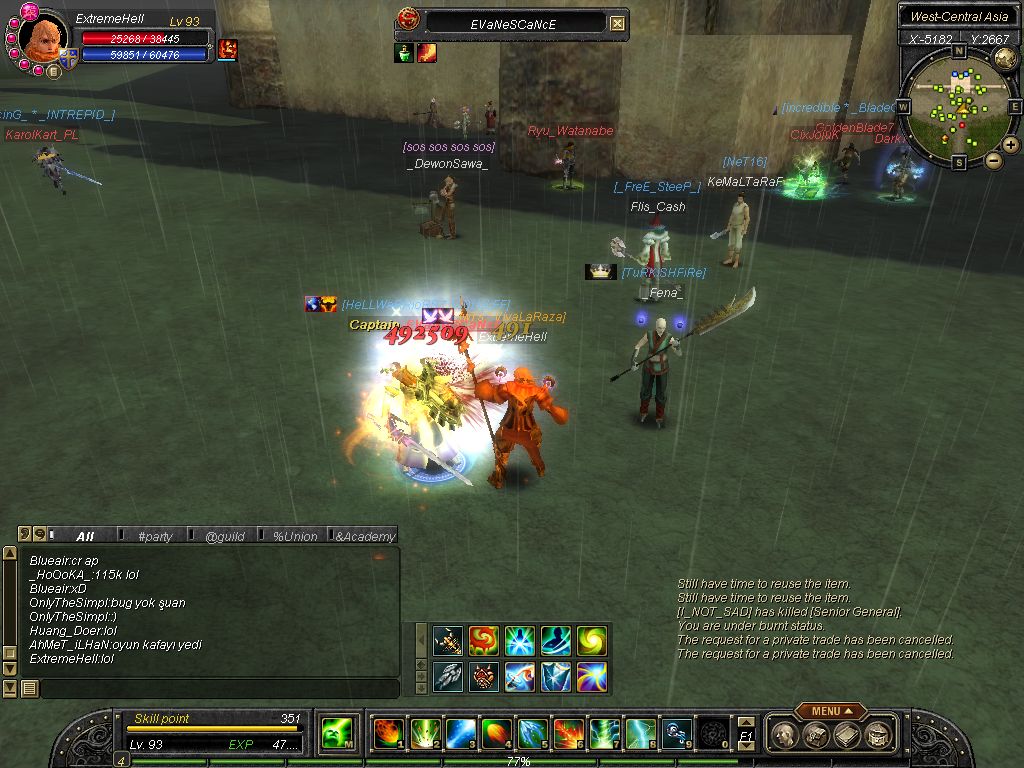
Task: Activate the hotbar slot 3 blue ice skill
Action: tap(459, 734)
